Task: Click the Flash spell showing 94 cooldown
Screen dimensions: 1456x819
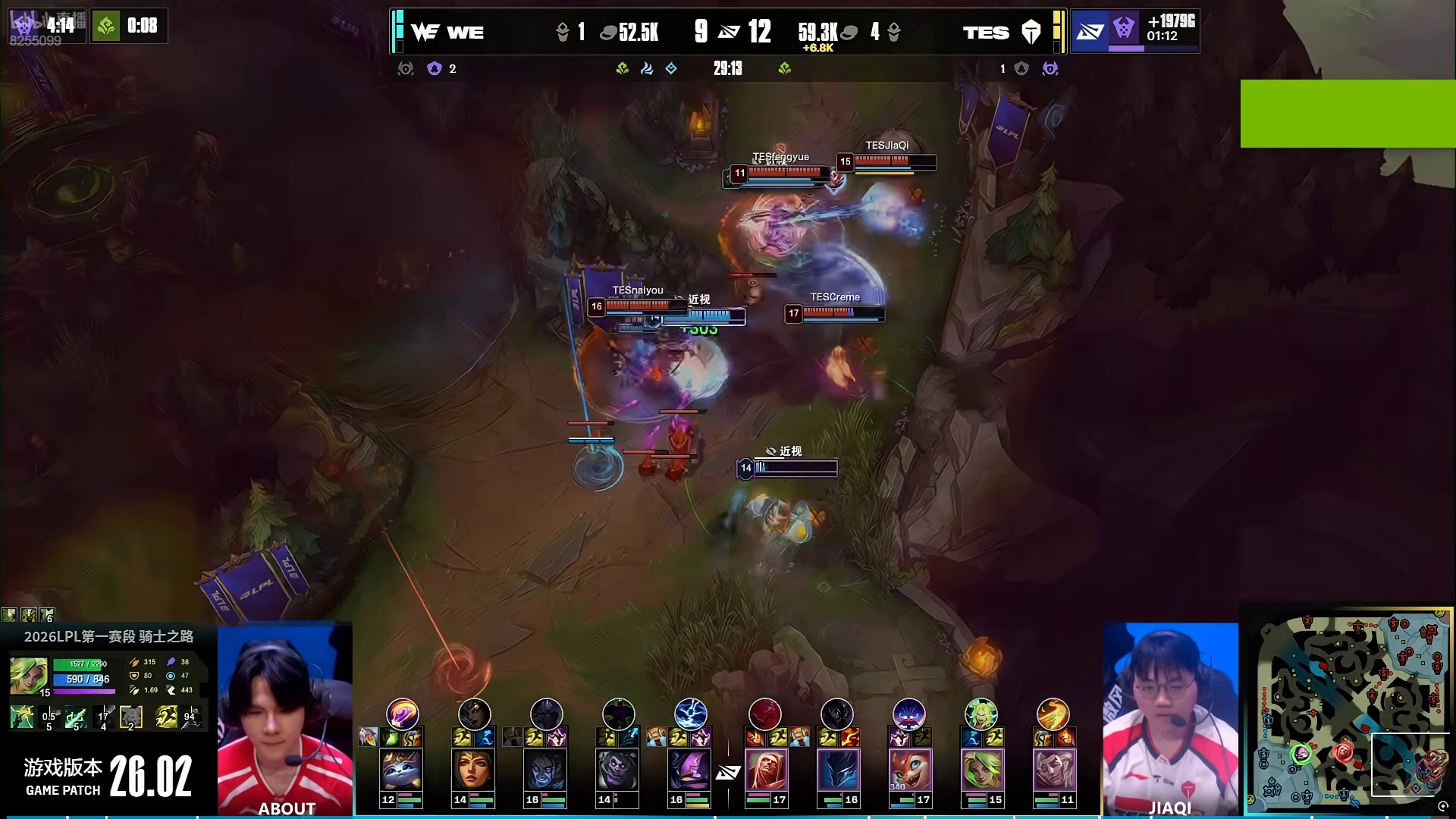Action: coord(190,717)
